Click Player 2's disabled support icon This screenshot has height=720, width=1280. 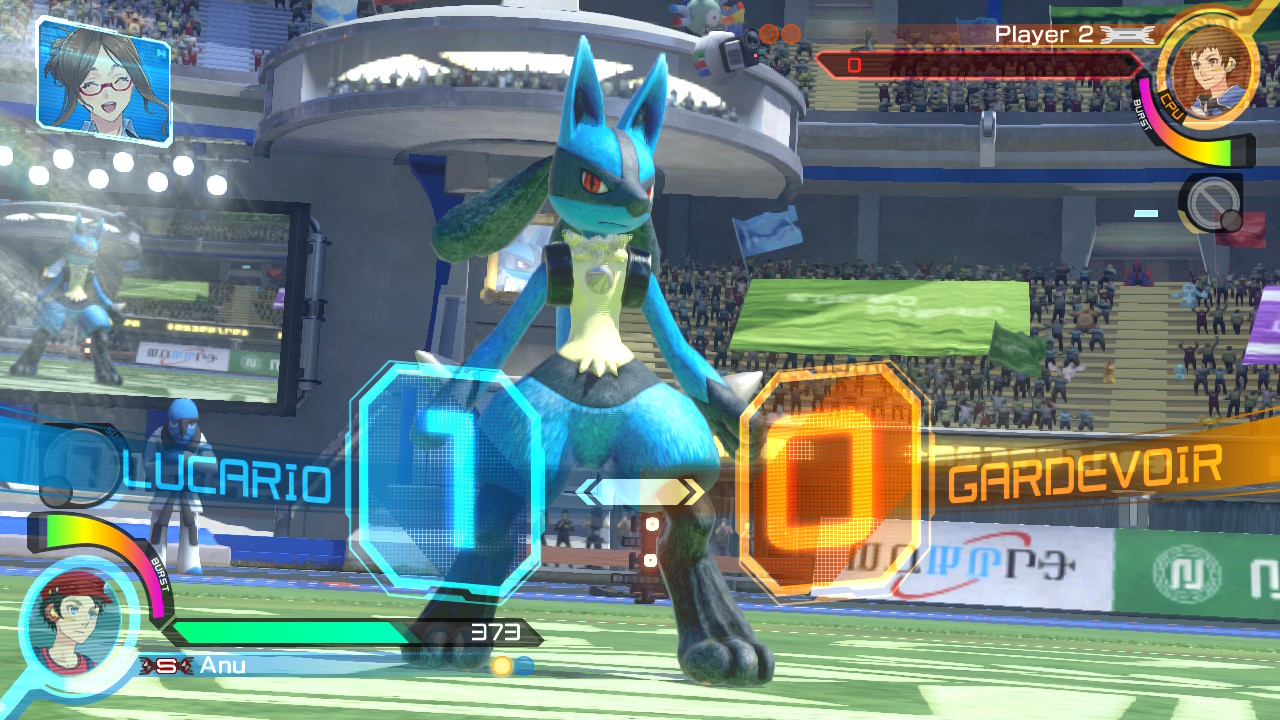(x=1211, y=205)
